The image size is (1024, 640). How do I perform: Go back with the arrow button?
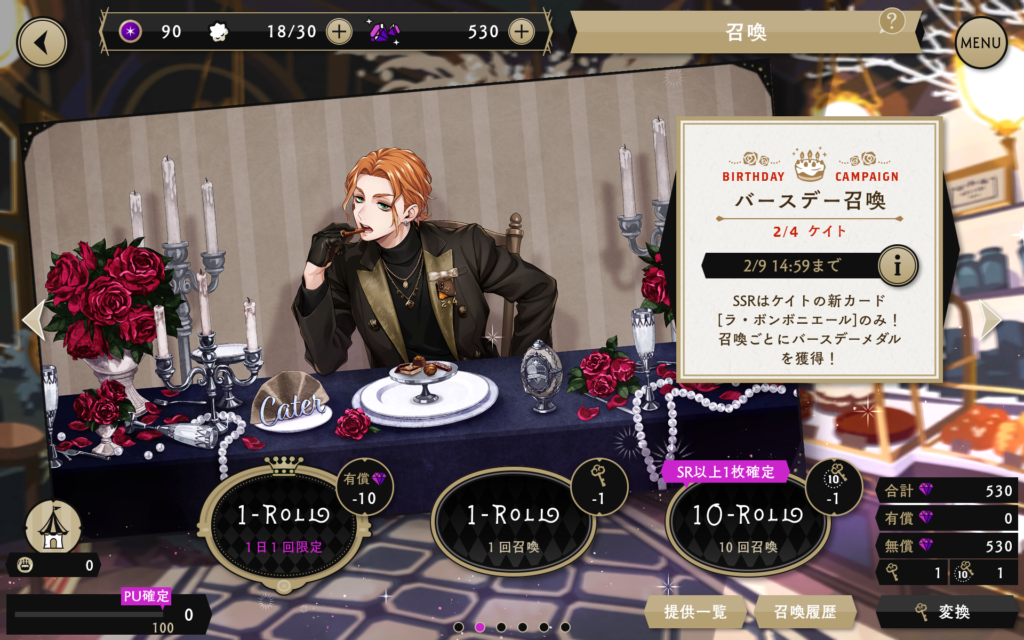point(41,43)
